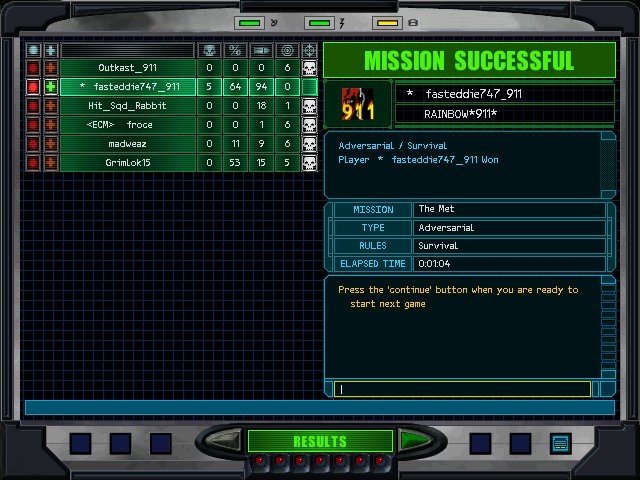Click the chat message input field
640x480 pixels.
[465, 389]
